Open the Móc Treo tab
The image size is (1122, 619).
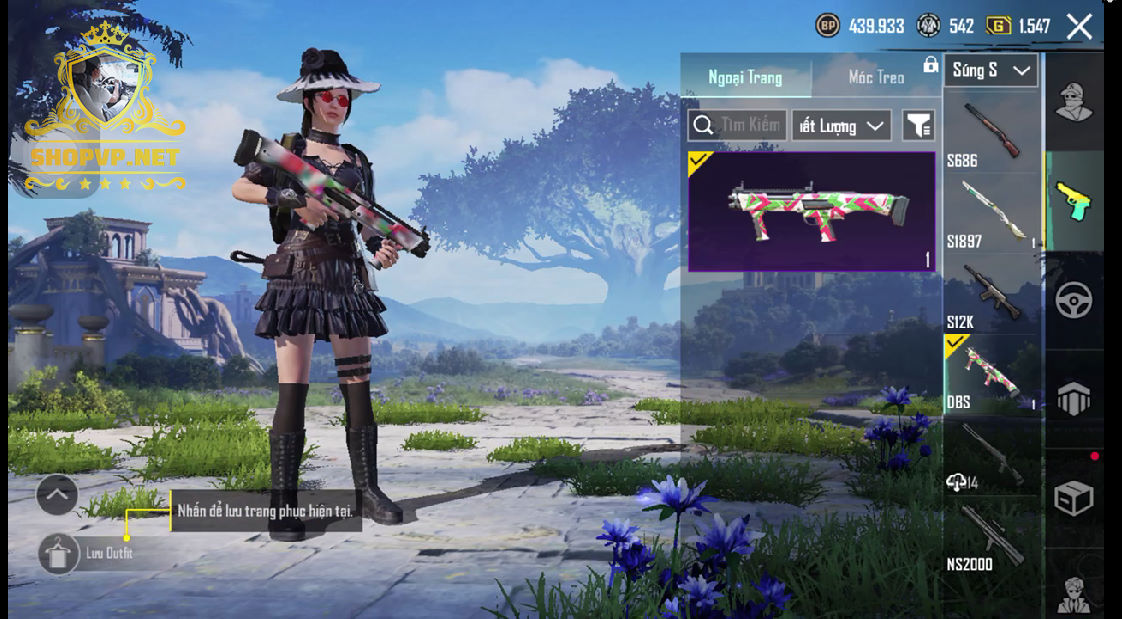coord(876,77)
